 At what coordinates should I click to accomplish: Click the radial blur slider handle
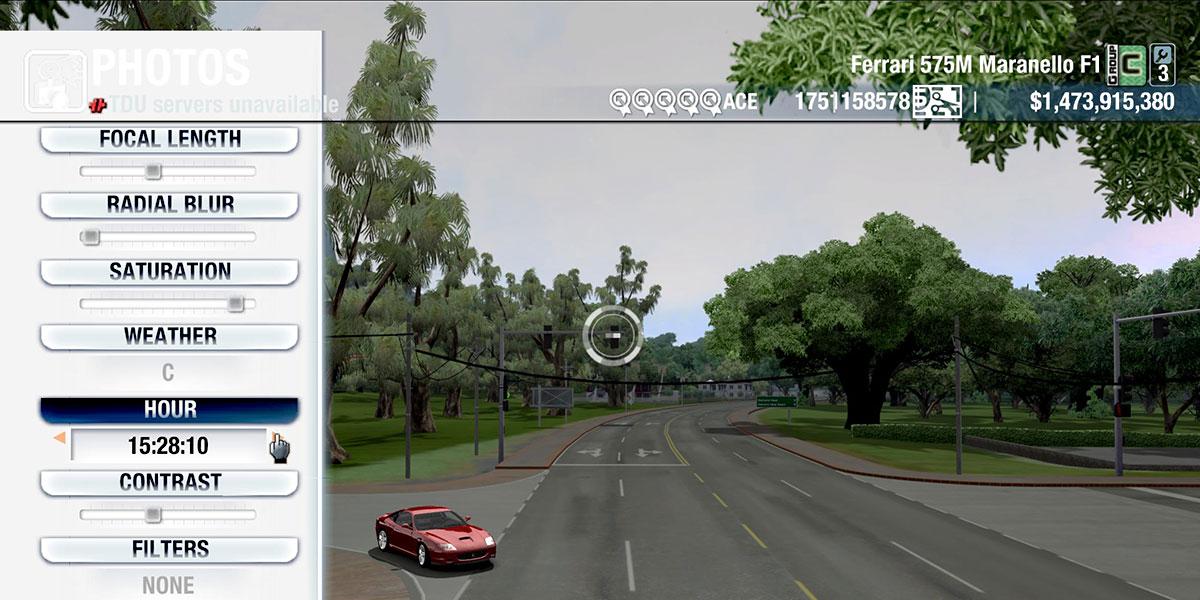90,237
